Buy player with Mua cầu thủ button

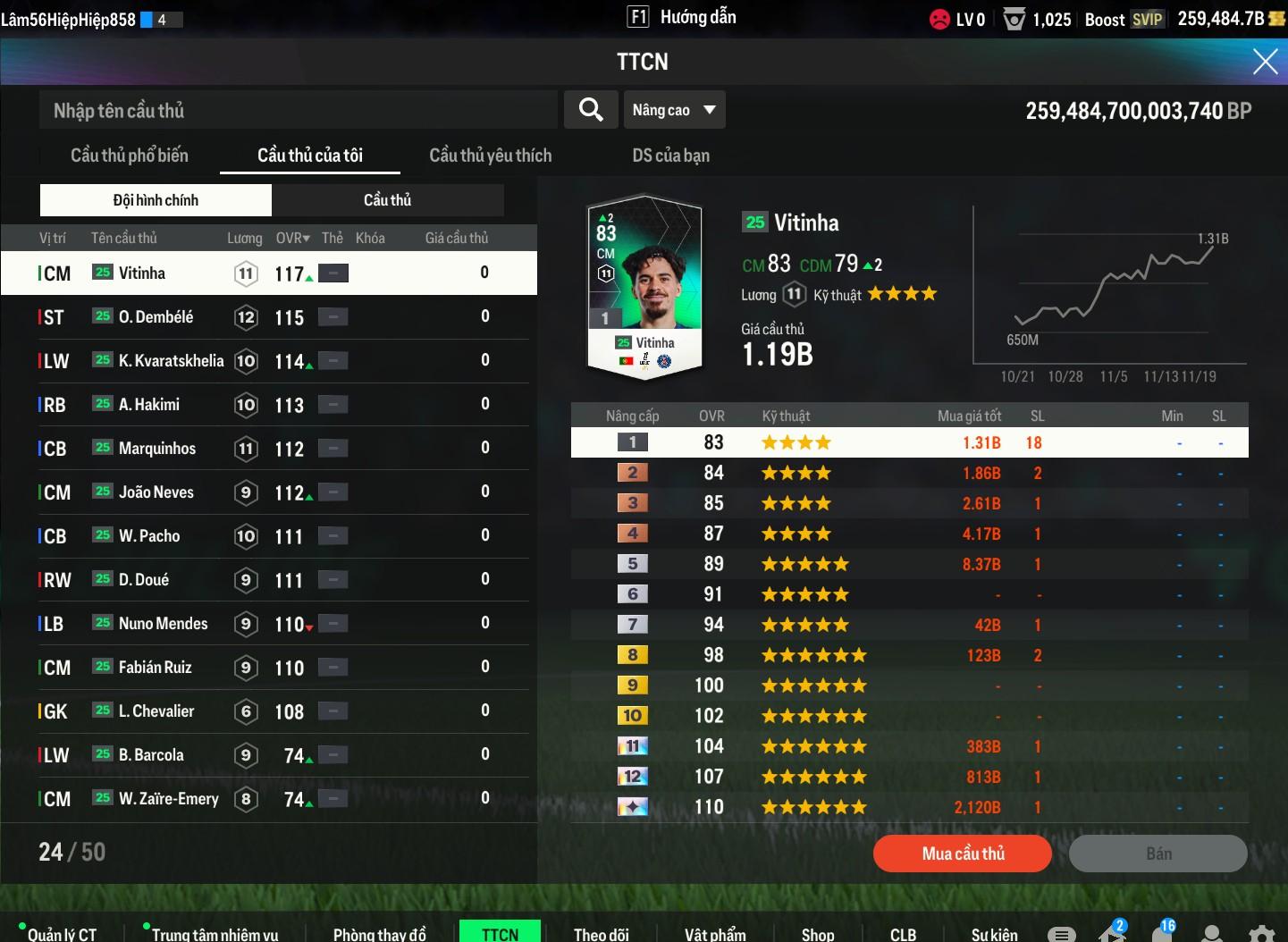pos(962,854)
